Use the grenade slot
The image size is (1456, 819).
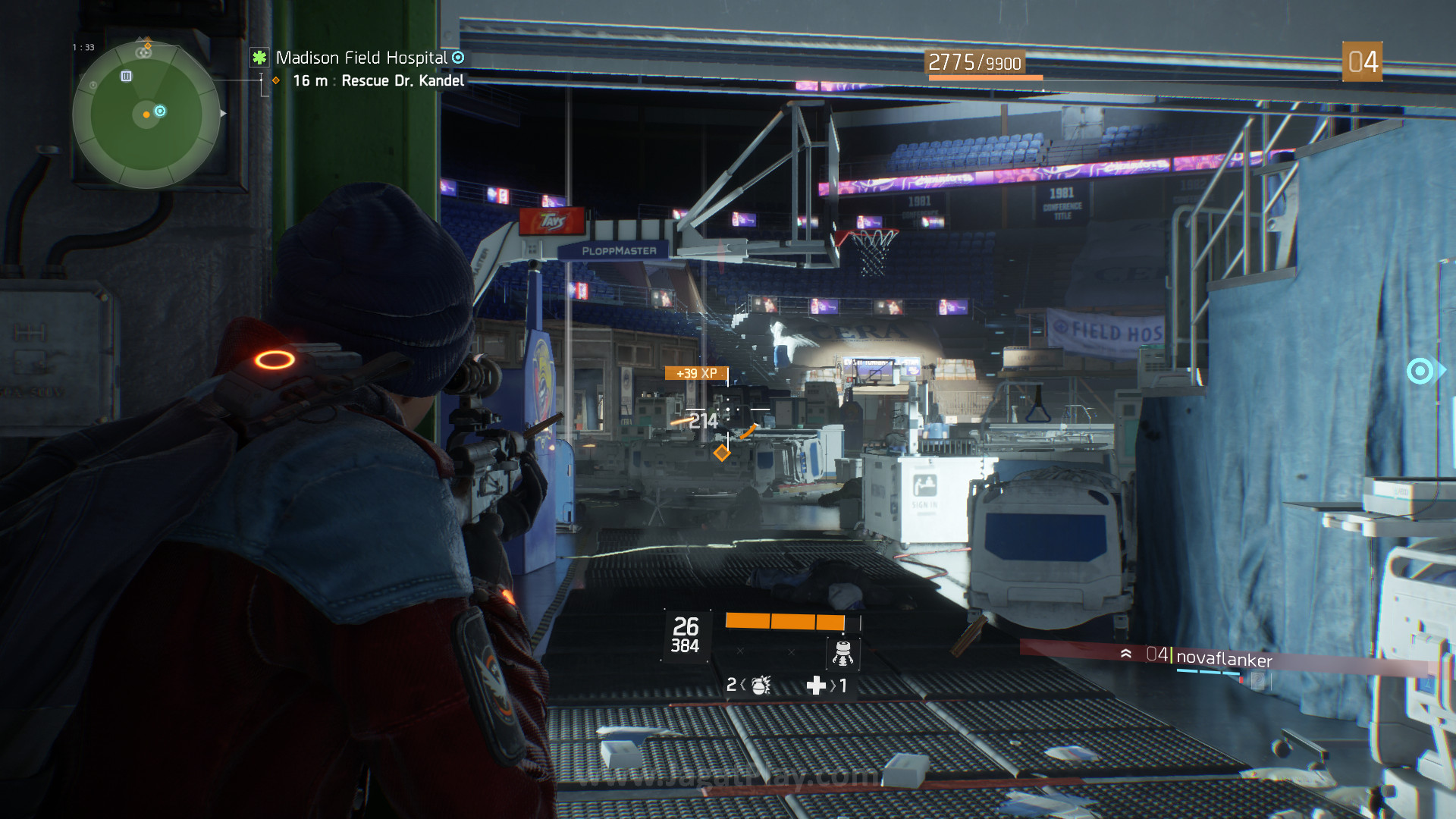[x=759, y=686]
